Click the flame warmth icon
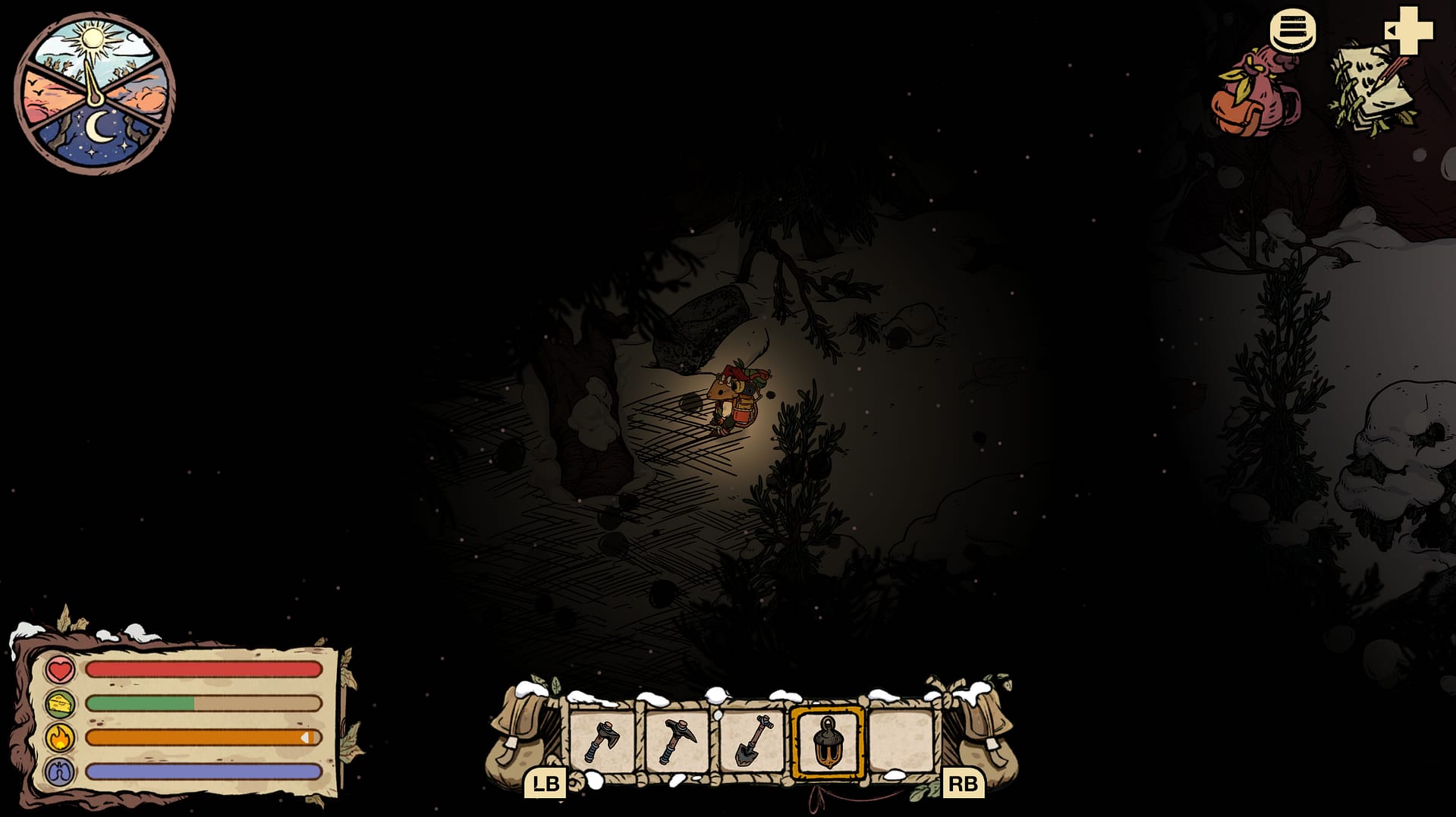The width and height of the screenshot is (1456, 817). click(60, 737)
